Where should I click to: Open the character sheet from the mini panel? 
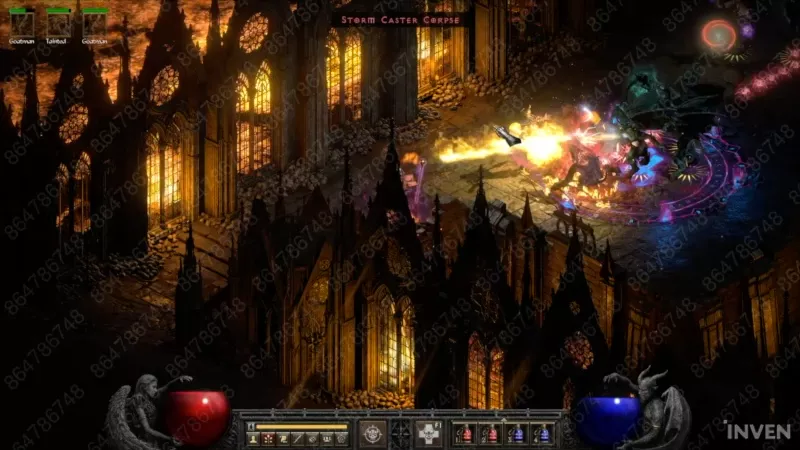tap(252, 438)
